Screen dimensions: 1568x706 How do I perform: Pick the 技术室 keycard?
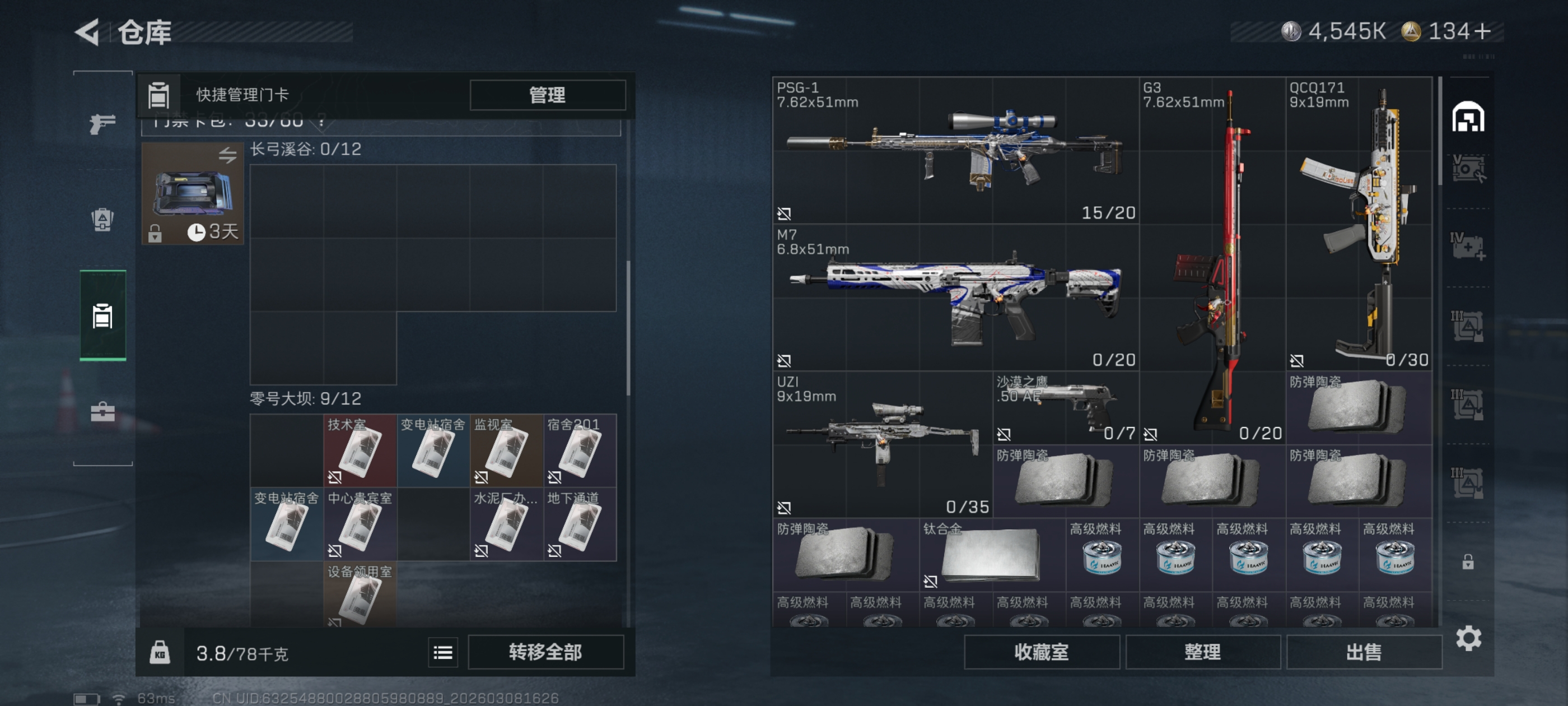359,450
